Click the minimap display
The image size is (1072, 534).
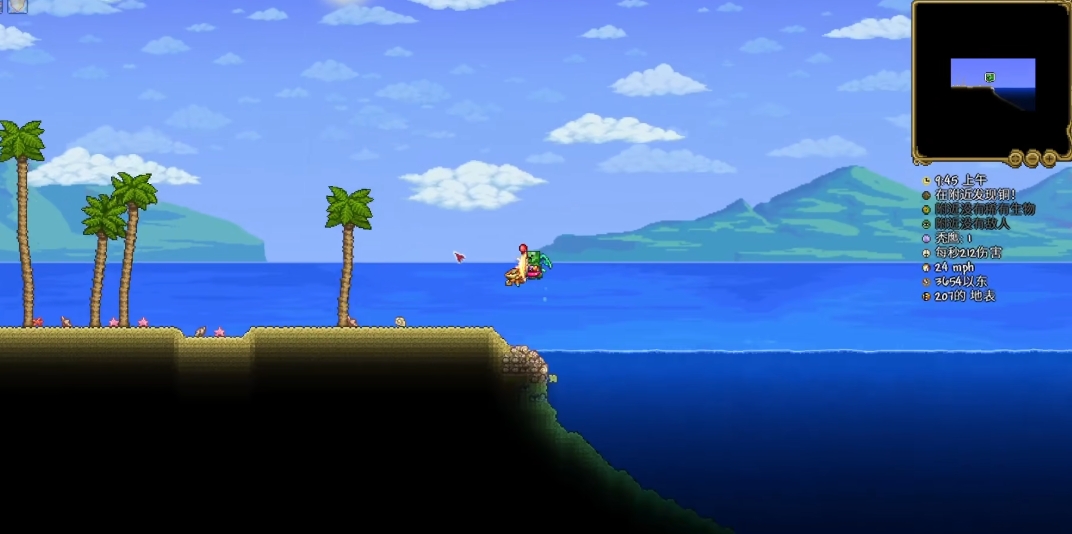click(x=990, y=80)
